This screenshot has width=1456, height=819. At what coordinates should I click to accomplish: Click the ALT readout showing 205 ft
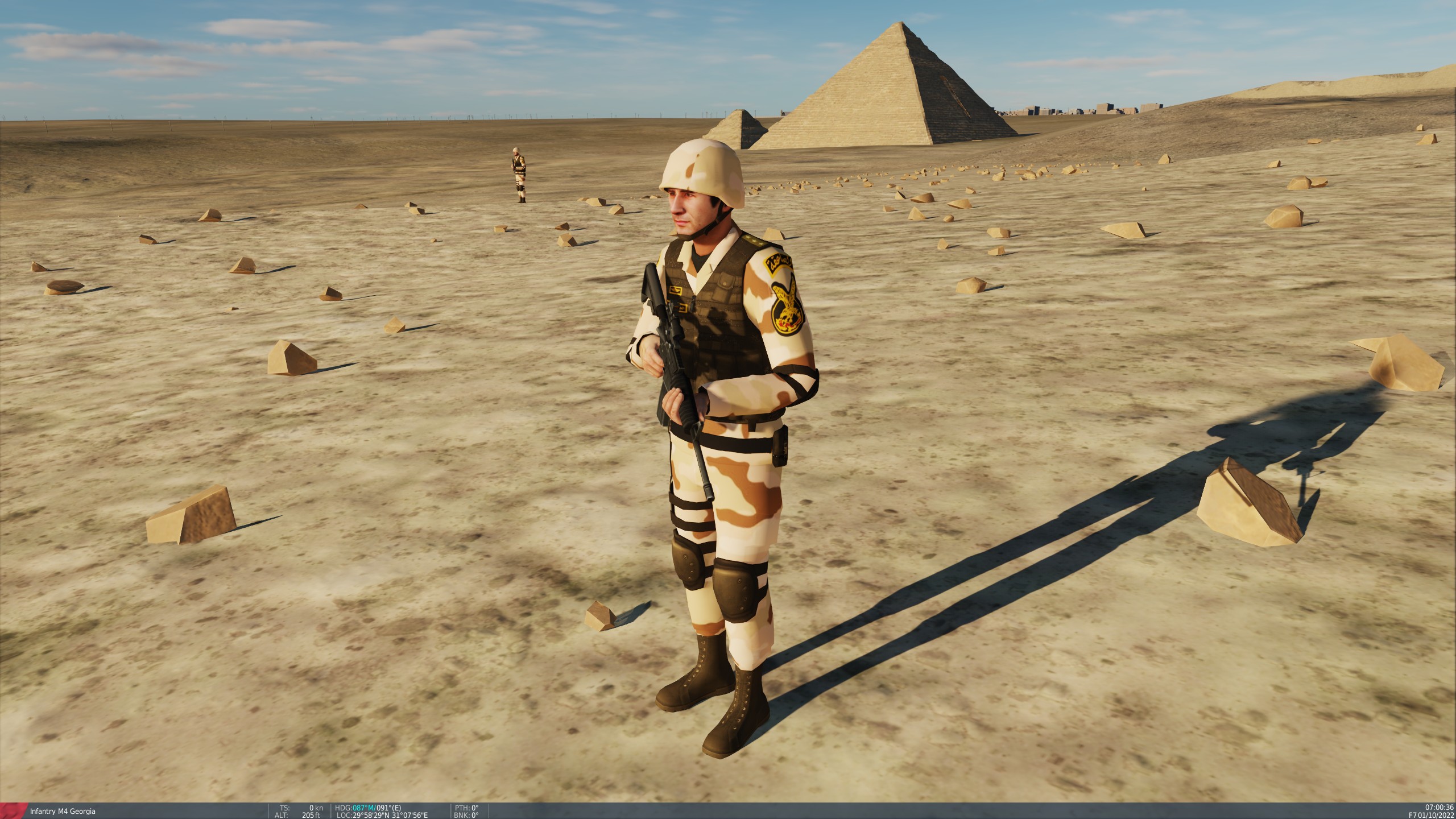click(x=299, y=816)
